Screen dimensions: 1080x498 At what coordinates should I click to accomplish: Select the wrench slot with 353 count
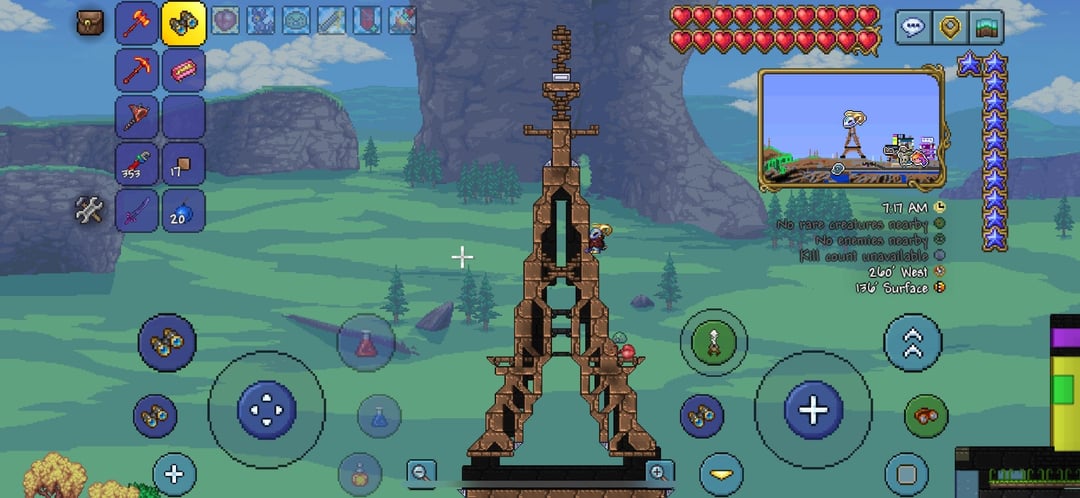137,164
